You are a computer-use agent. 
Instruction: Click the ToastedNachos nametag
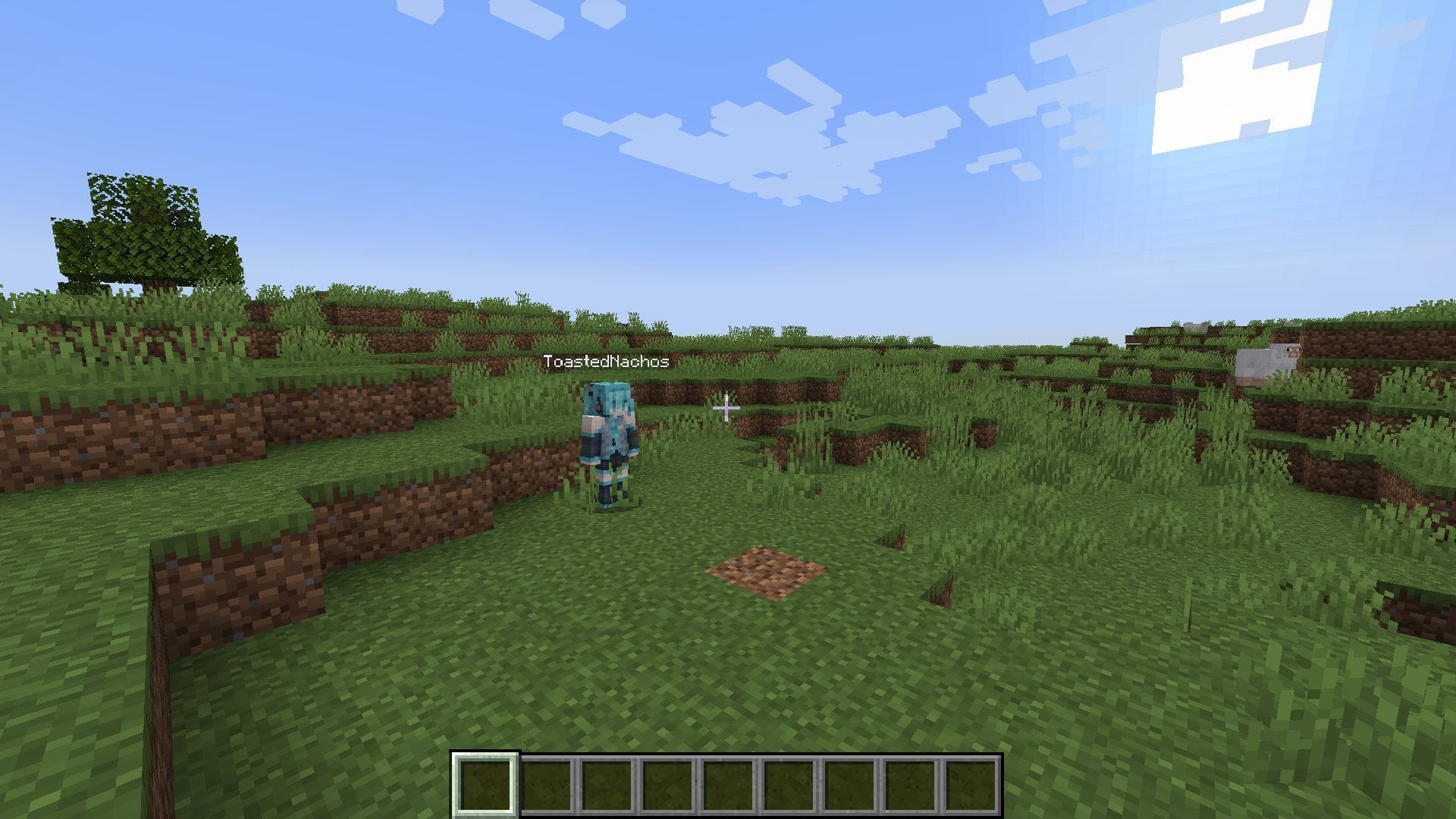coord(606,362)
